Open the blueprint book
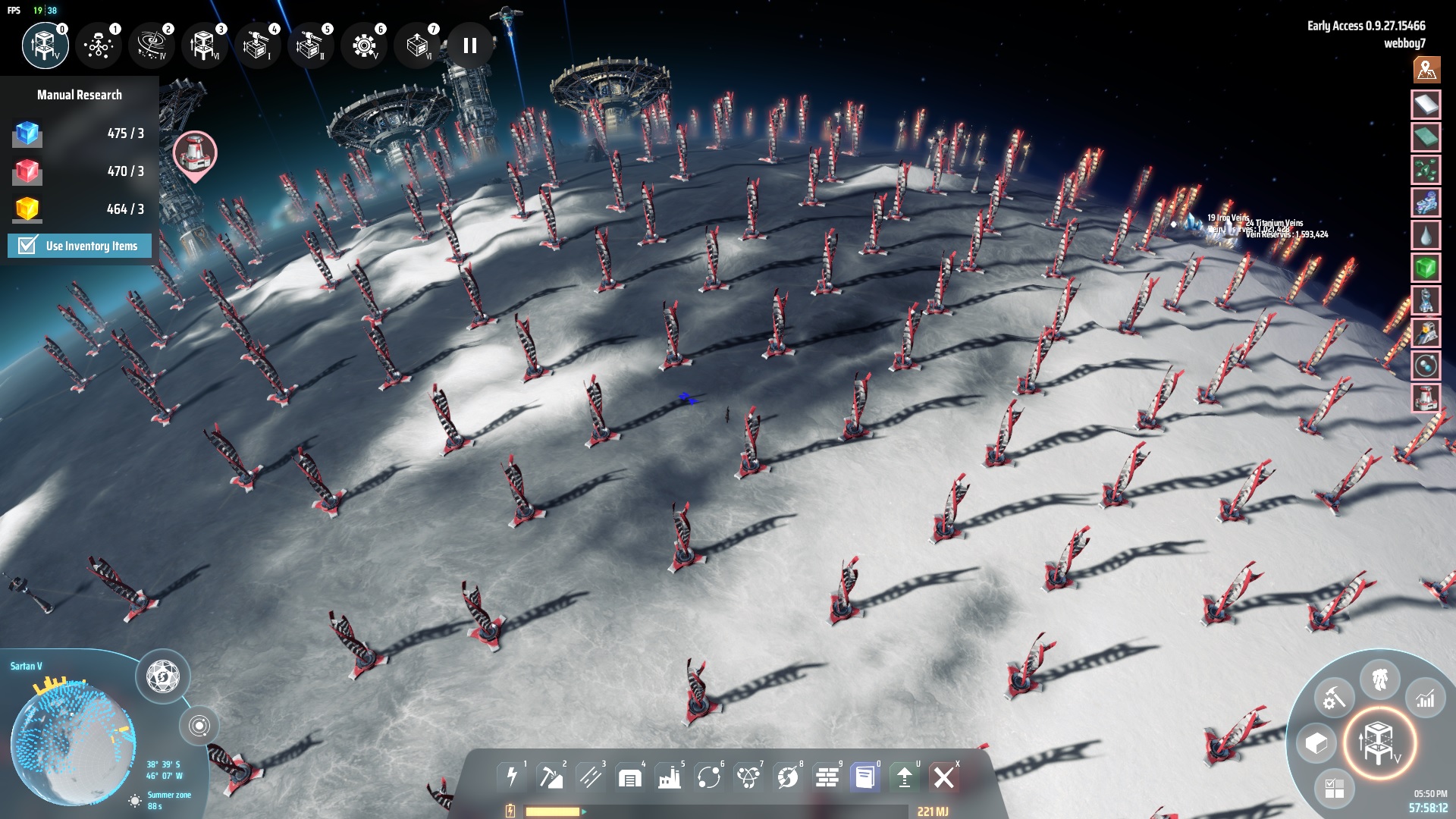1456x819 pixels. [865, 777]
